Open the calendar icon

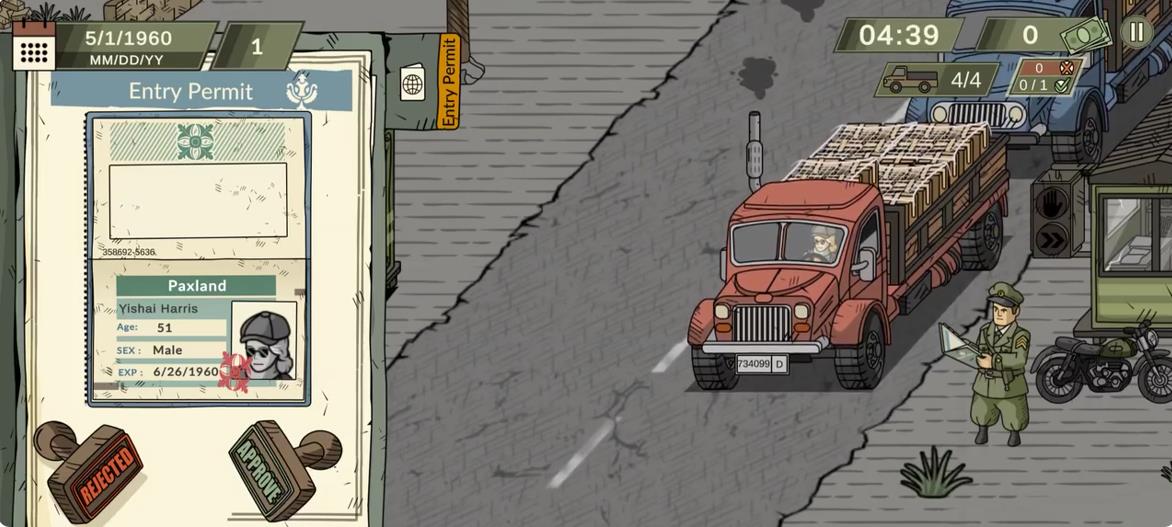[x=33, y=47]
